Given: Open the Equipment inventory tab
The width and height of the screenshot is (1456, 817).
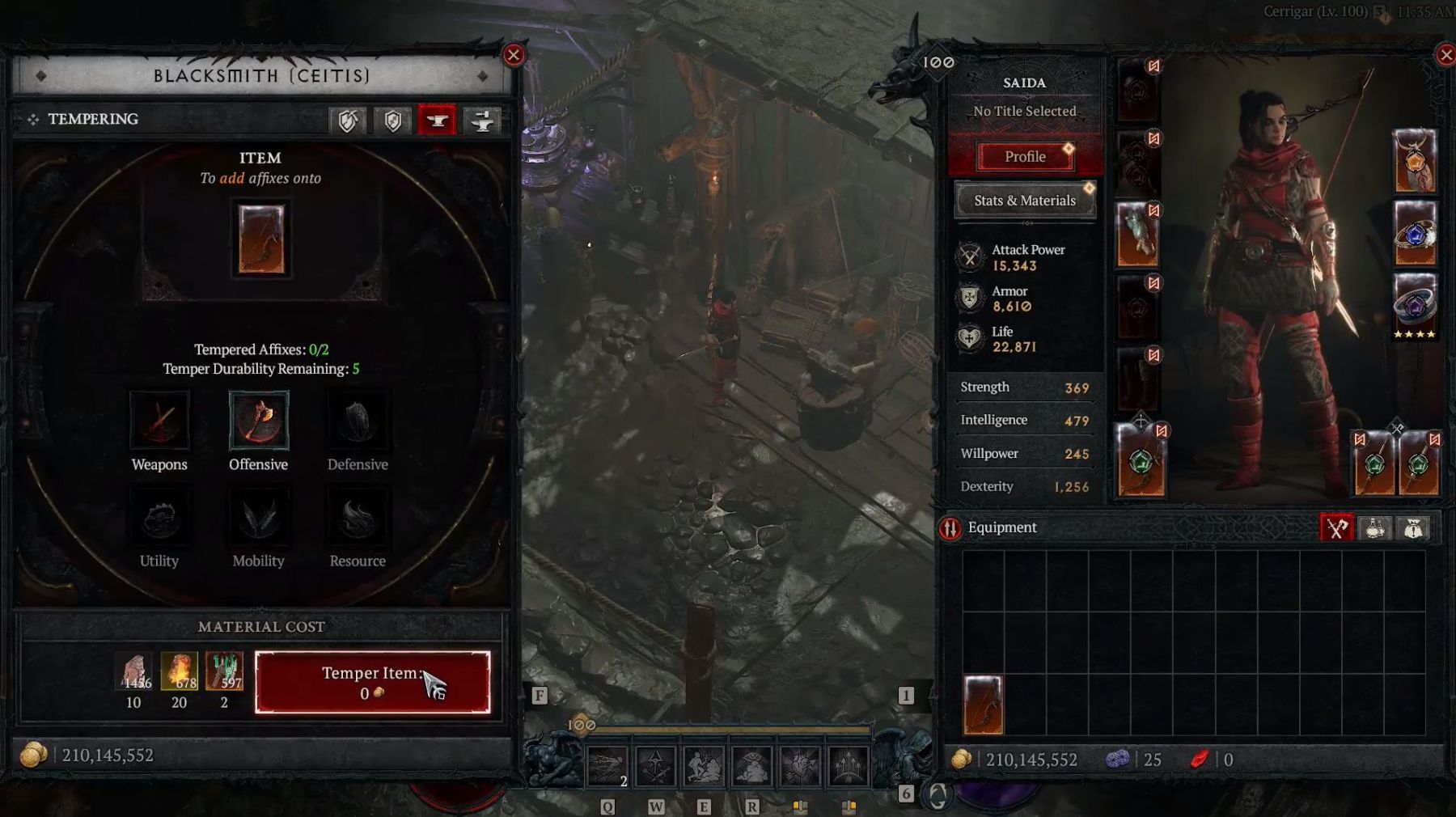Looking at the screenshot, I should click(1336, 528).
